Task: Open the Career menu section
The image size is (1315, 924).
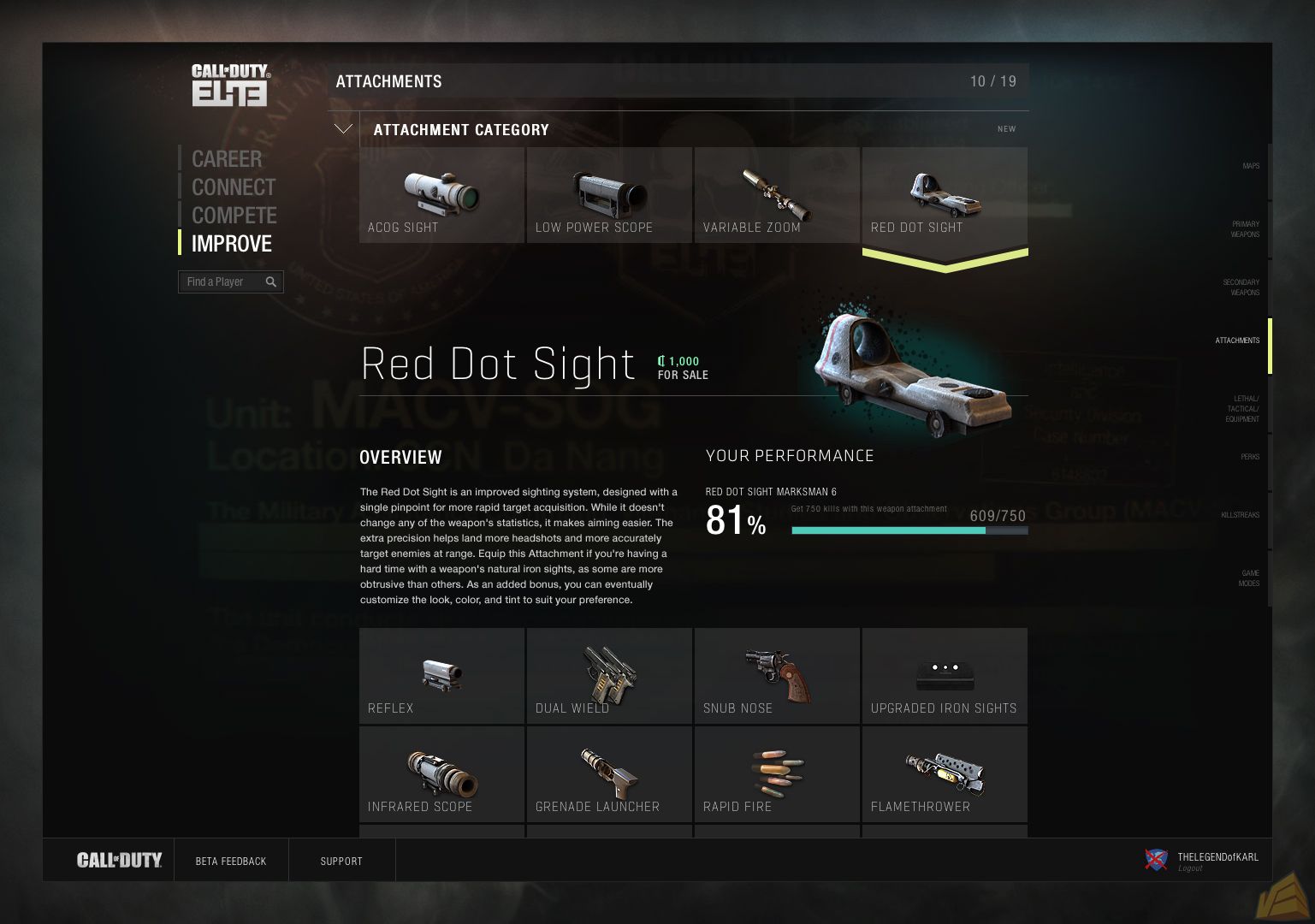Action: [x=227, y=159]
